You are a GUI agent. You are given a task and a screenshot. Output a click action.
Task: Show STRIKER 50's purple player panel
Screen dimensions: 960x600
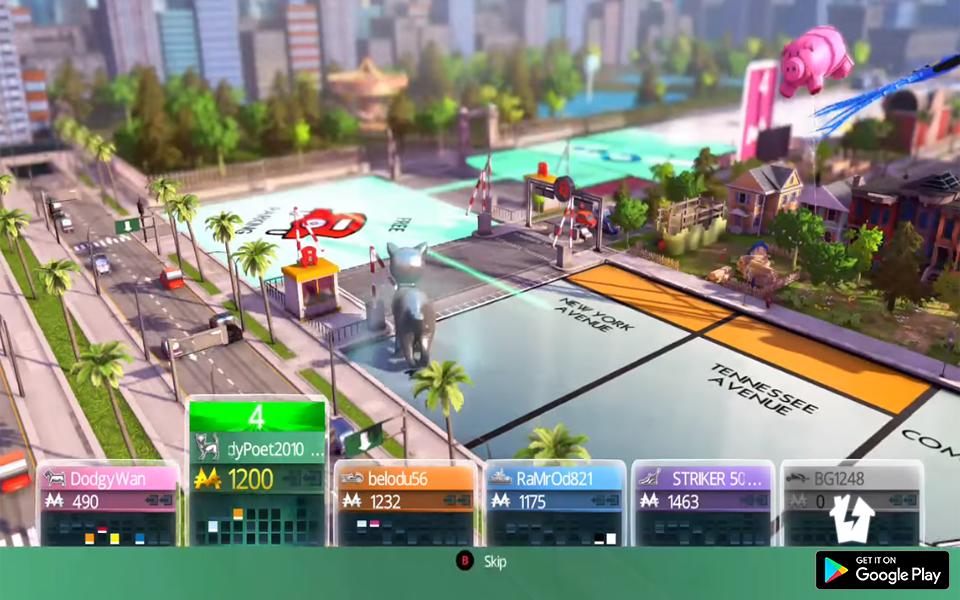pyautogui.click(x=702, y=503)
